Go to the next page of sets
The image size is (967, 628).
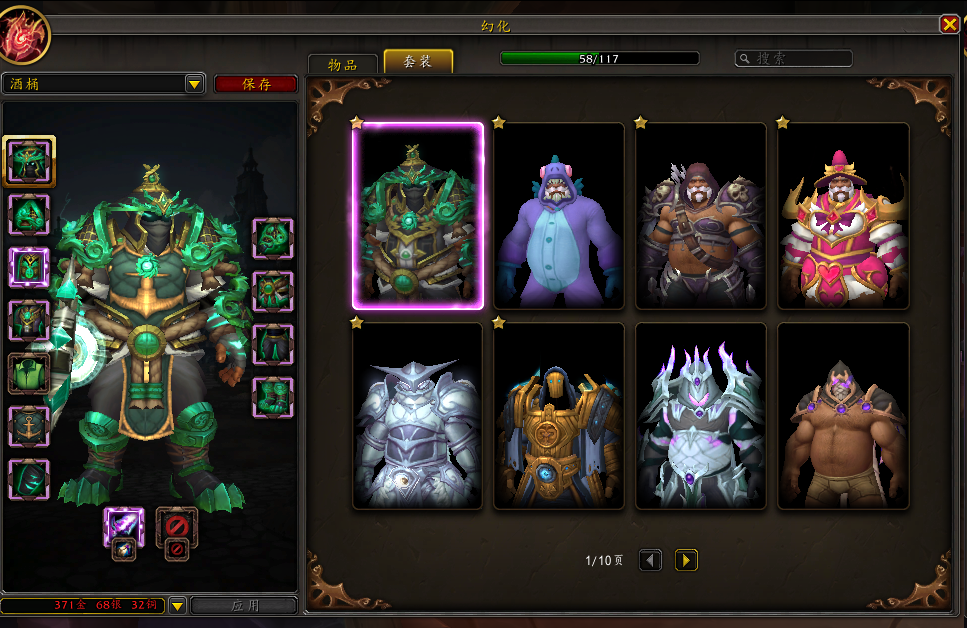(686, 561)
